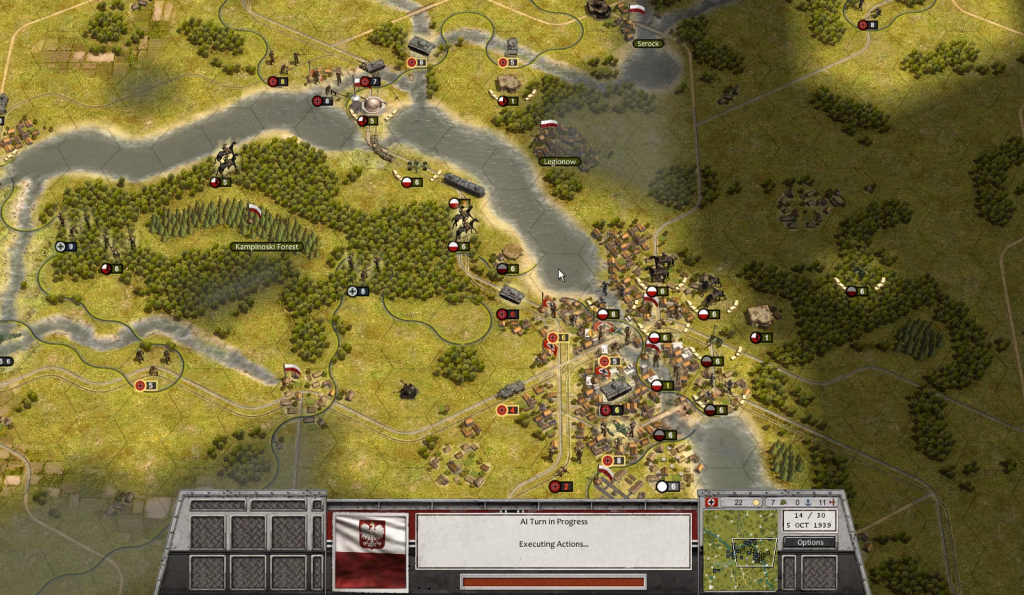Open the Options menu
This screenshot has width=1024, height=595.
[810, 542]
